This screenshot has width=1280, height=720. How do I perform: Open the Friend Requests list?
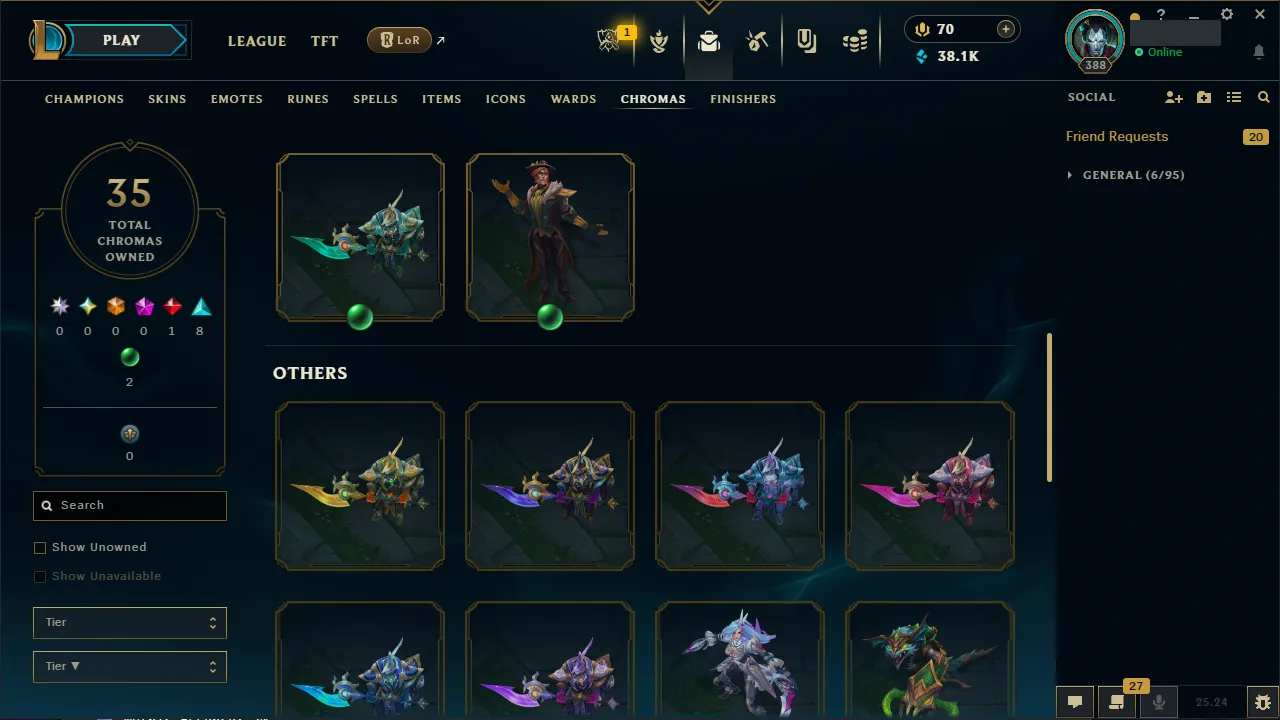[x=1117, y=136]
